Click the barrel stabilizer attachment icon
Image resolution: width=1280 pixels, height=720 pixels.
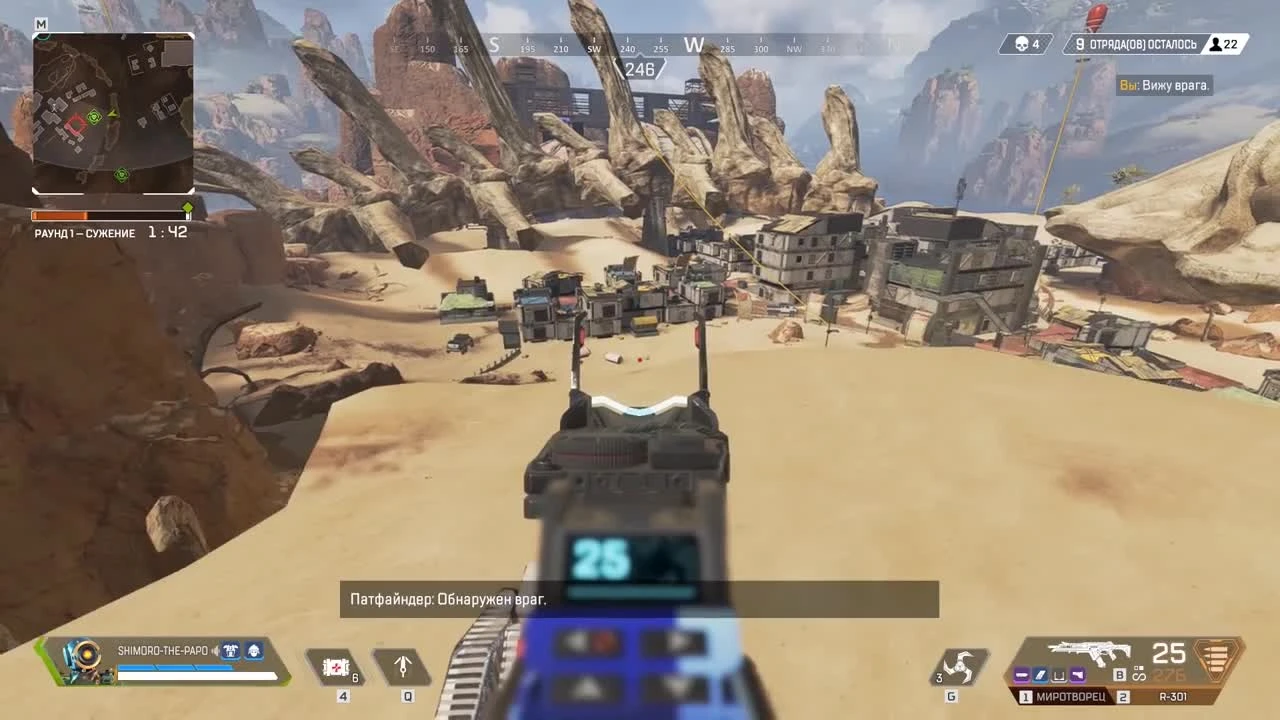[1022, 676]
